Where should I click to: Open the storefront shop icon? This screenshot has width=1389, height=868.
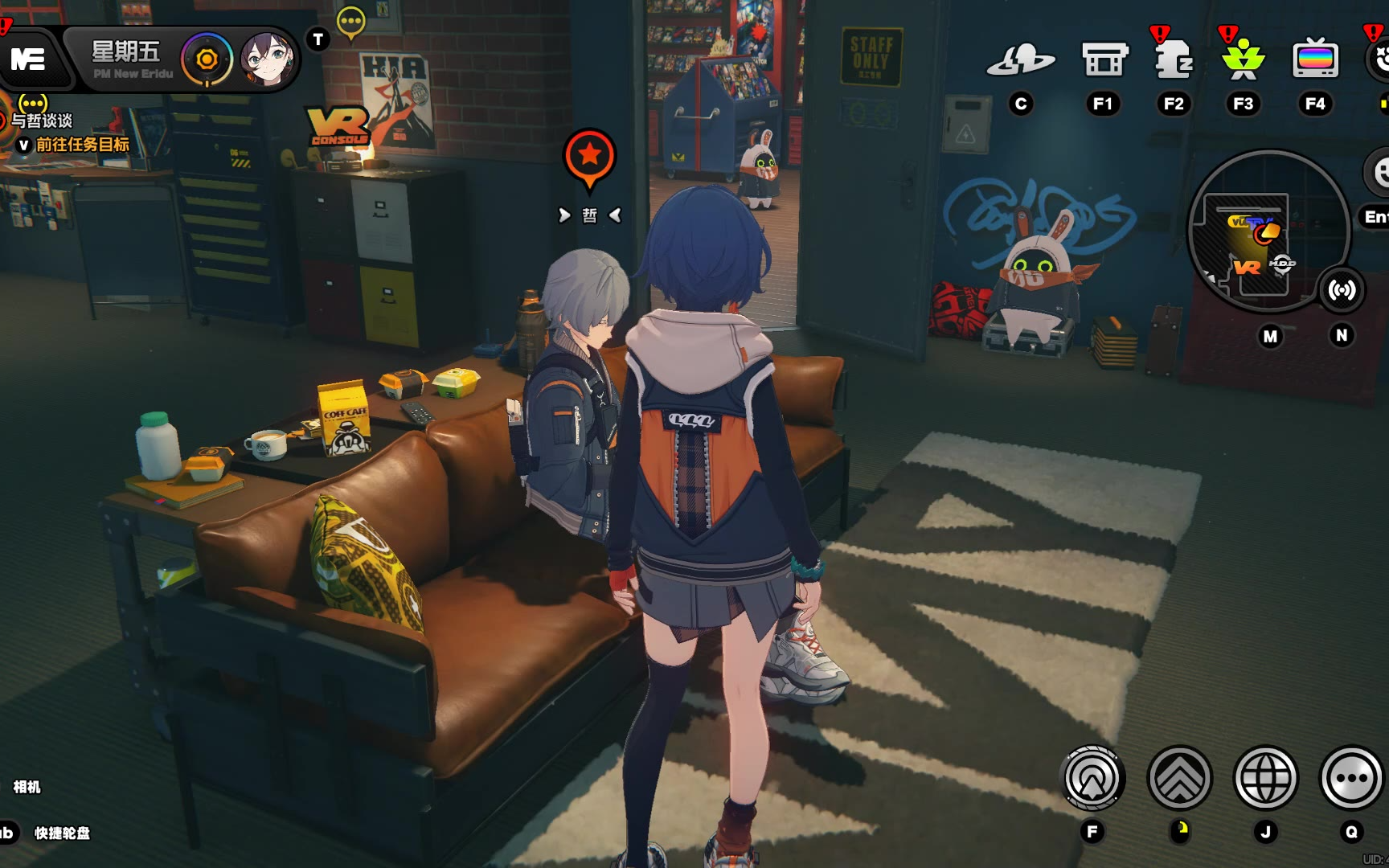coord(1104,60)
